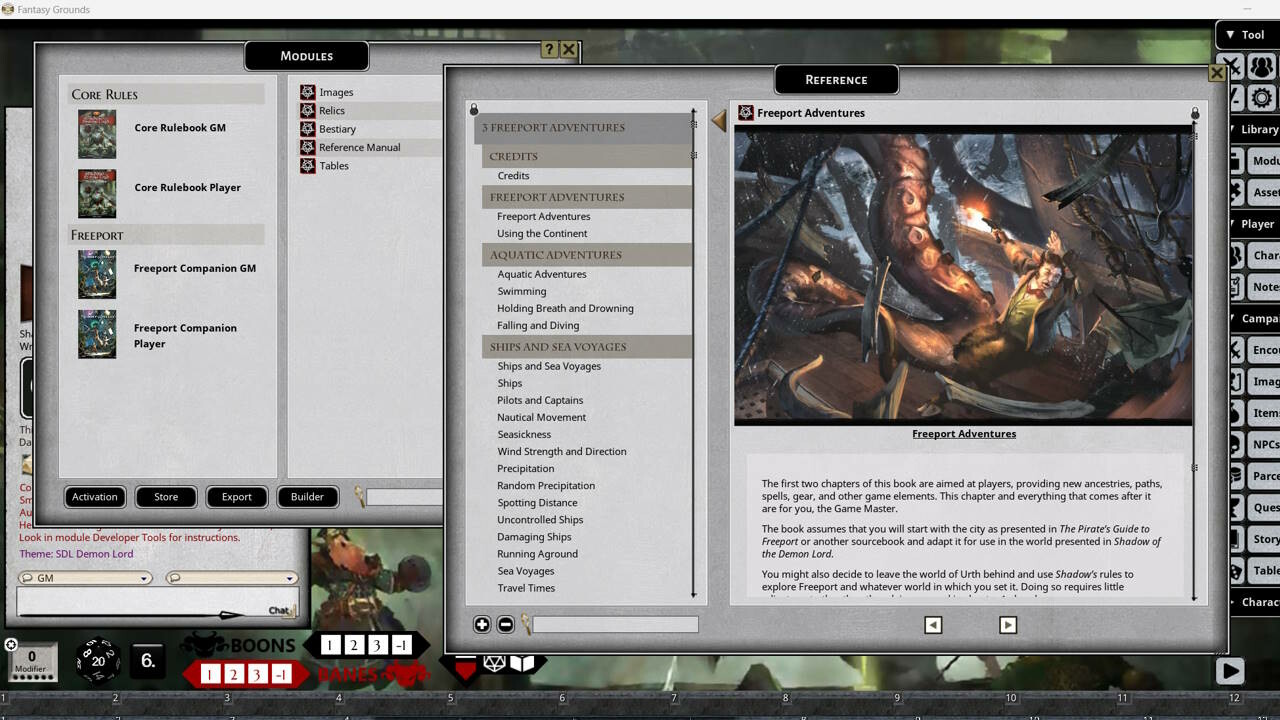
Task: Click the Bestiary icon in the Modules list
Action: coord(310,128)
